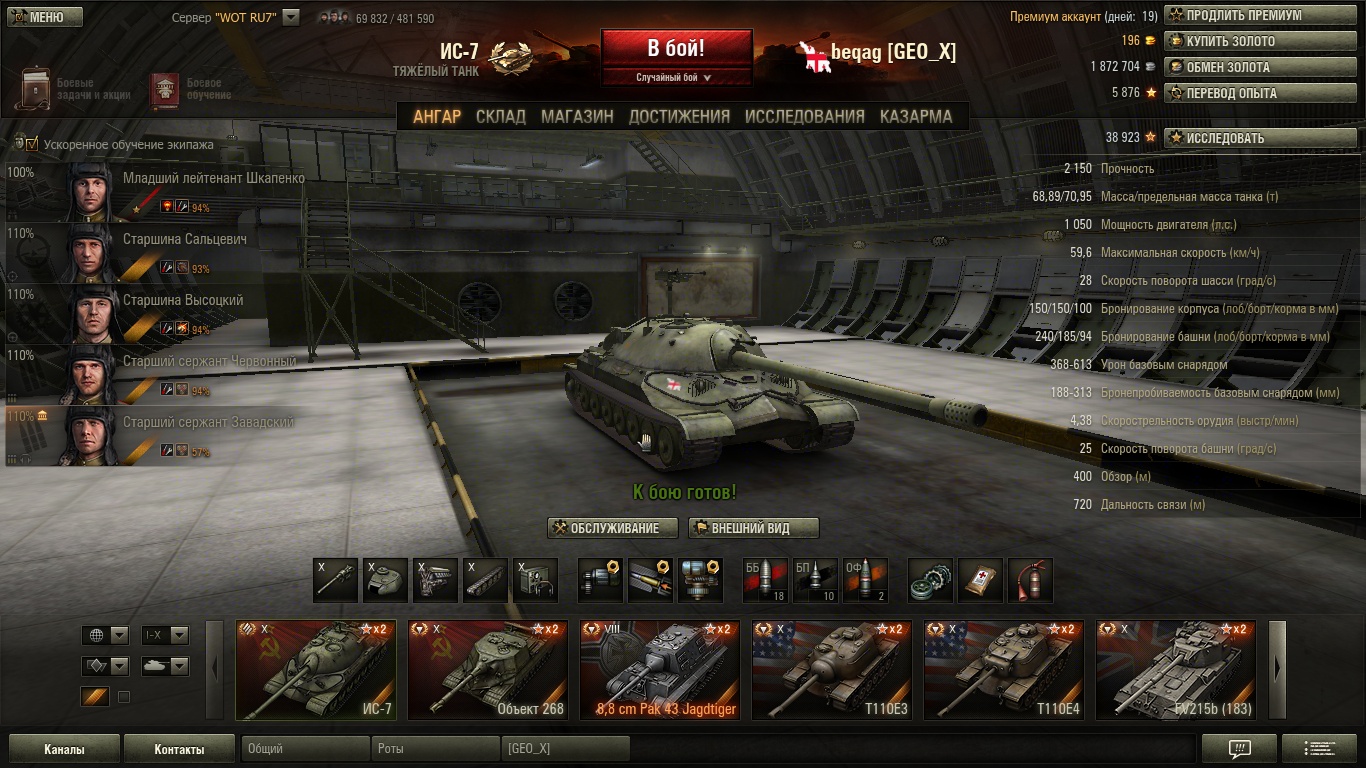Viewport: 1366px width, 768px height.
Task: Open the Каналы chat channels button
Action: [x=64, y=749]
